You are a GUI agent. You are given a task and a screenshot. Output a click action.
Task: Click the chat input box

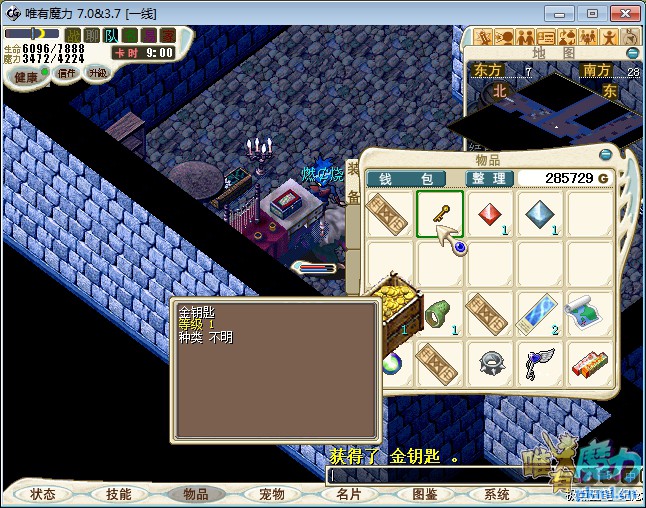pos(420,476)
